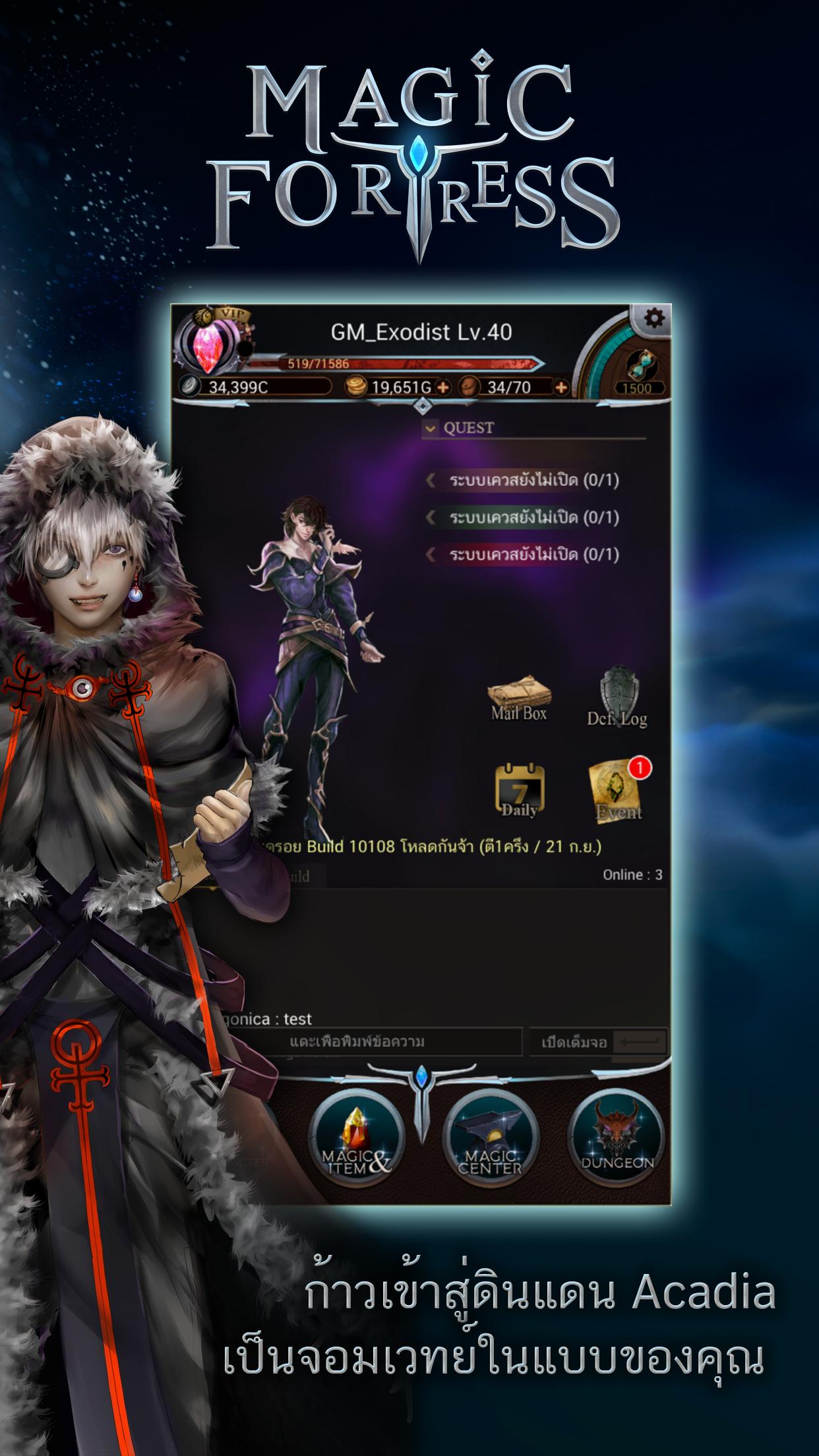The width and height of the screenshot is (819, 1456).
Task: Select the quest row with red arrow
Action: pos(524,555)
